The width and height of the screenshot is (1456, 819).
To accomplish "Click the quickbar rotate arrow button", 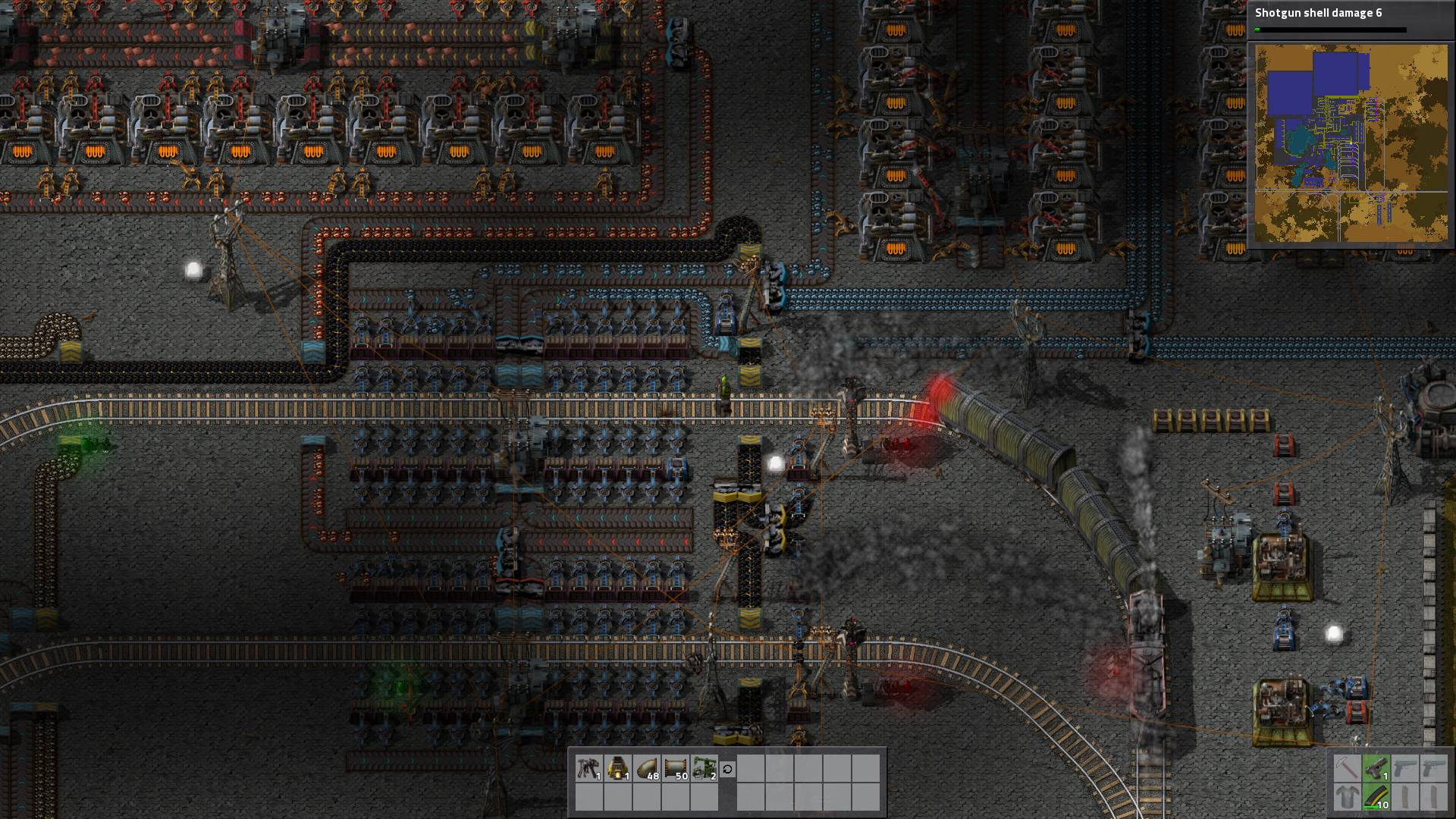I will (x=727, y=769).
